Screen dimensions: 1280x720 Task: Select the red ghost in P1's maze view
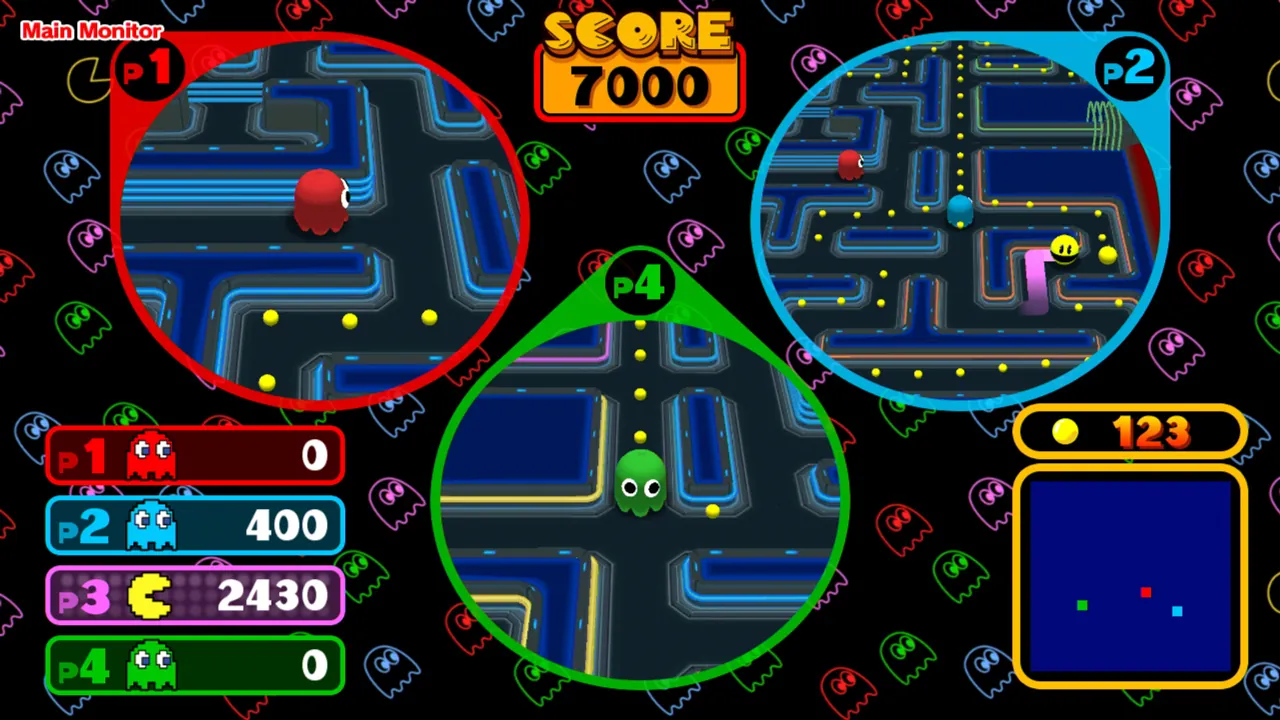click(320, 200)
